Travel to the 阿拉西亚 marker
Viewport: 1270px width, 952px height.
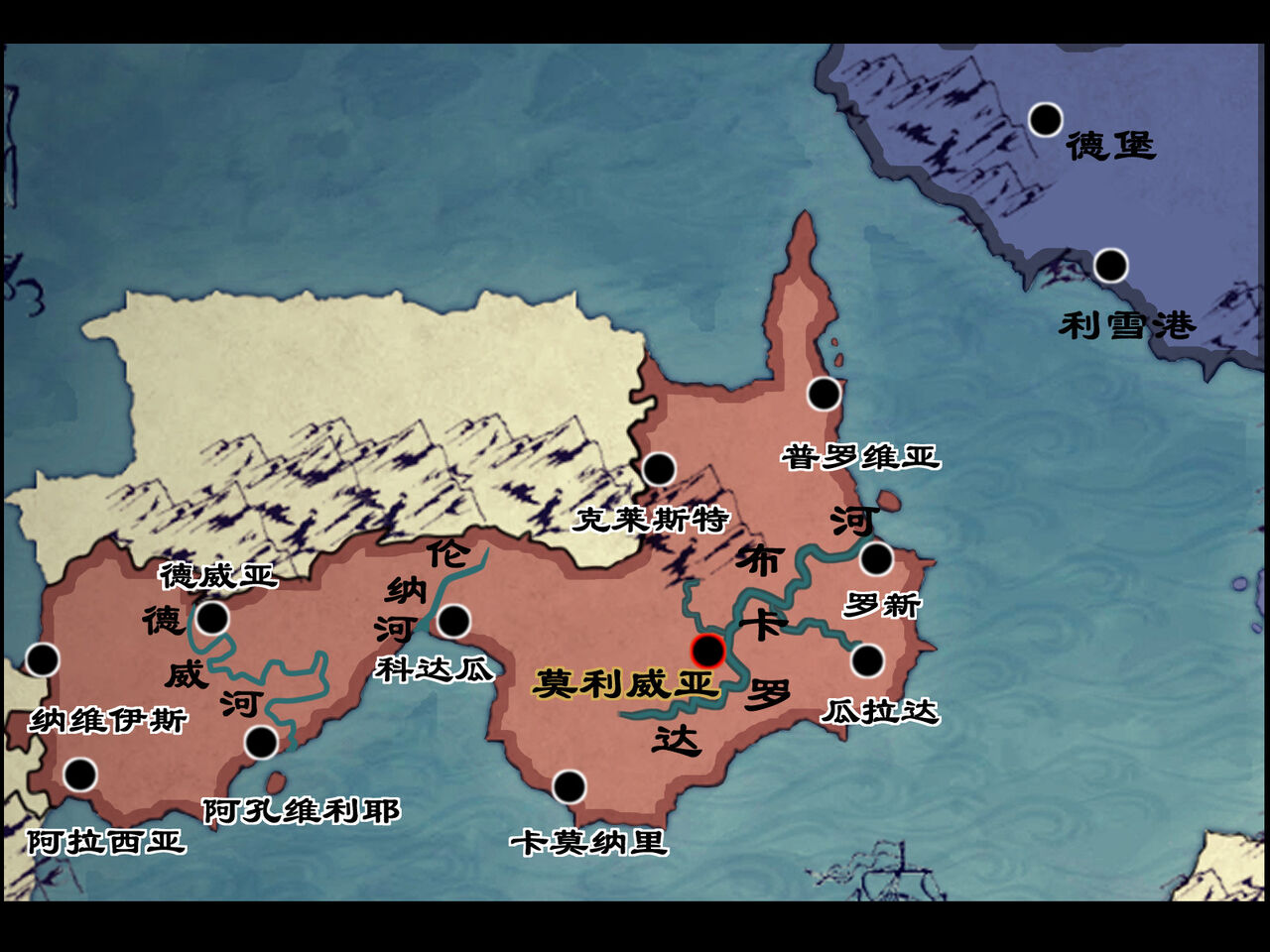[x=79, y=773]
